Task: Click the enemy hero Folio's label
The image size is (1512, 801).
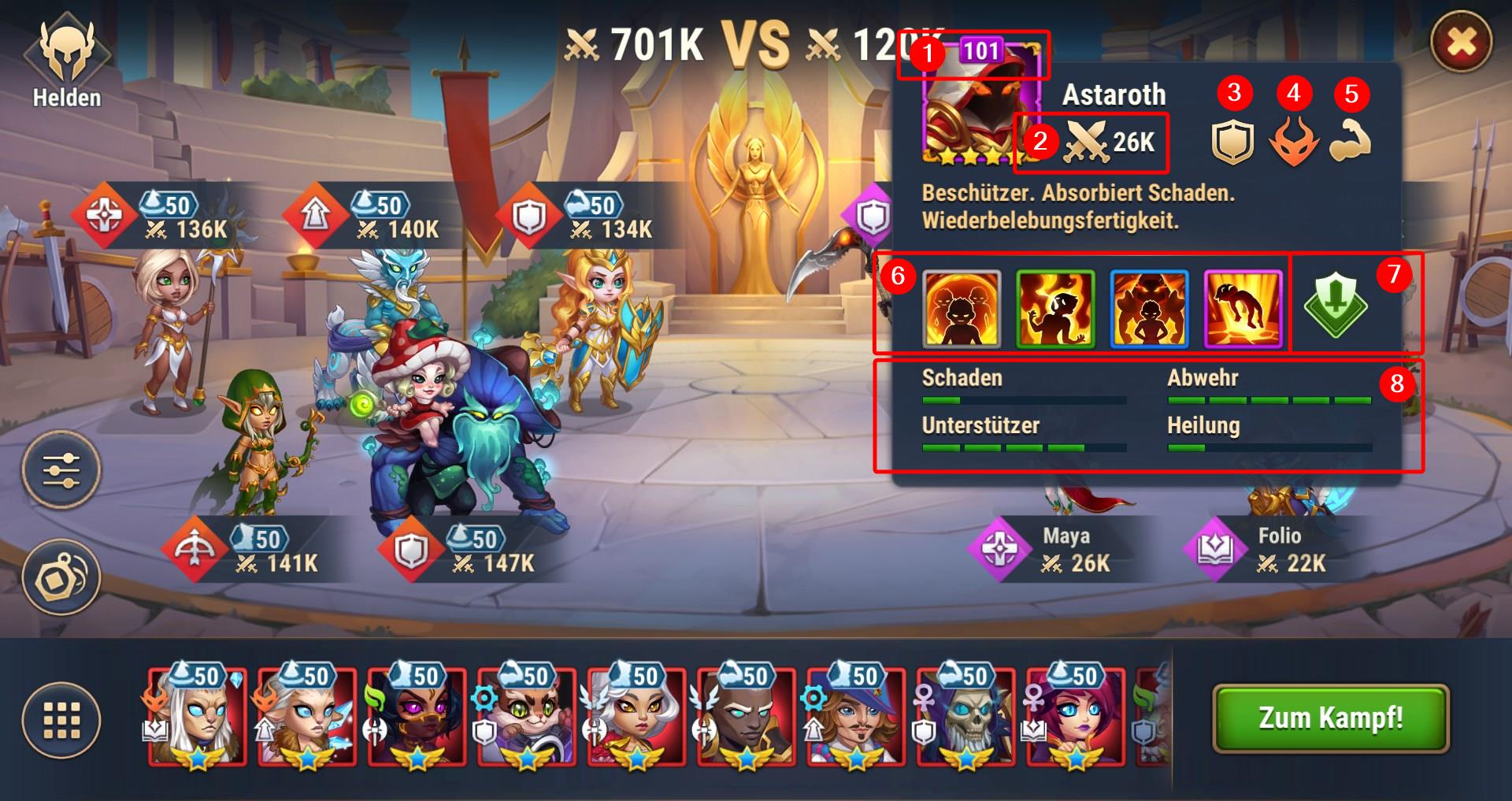Action: point(1280,550)
